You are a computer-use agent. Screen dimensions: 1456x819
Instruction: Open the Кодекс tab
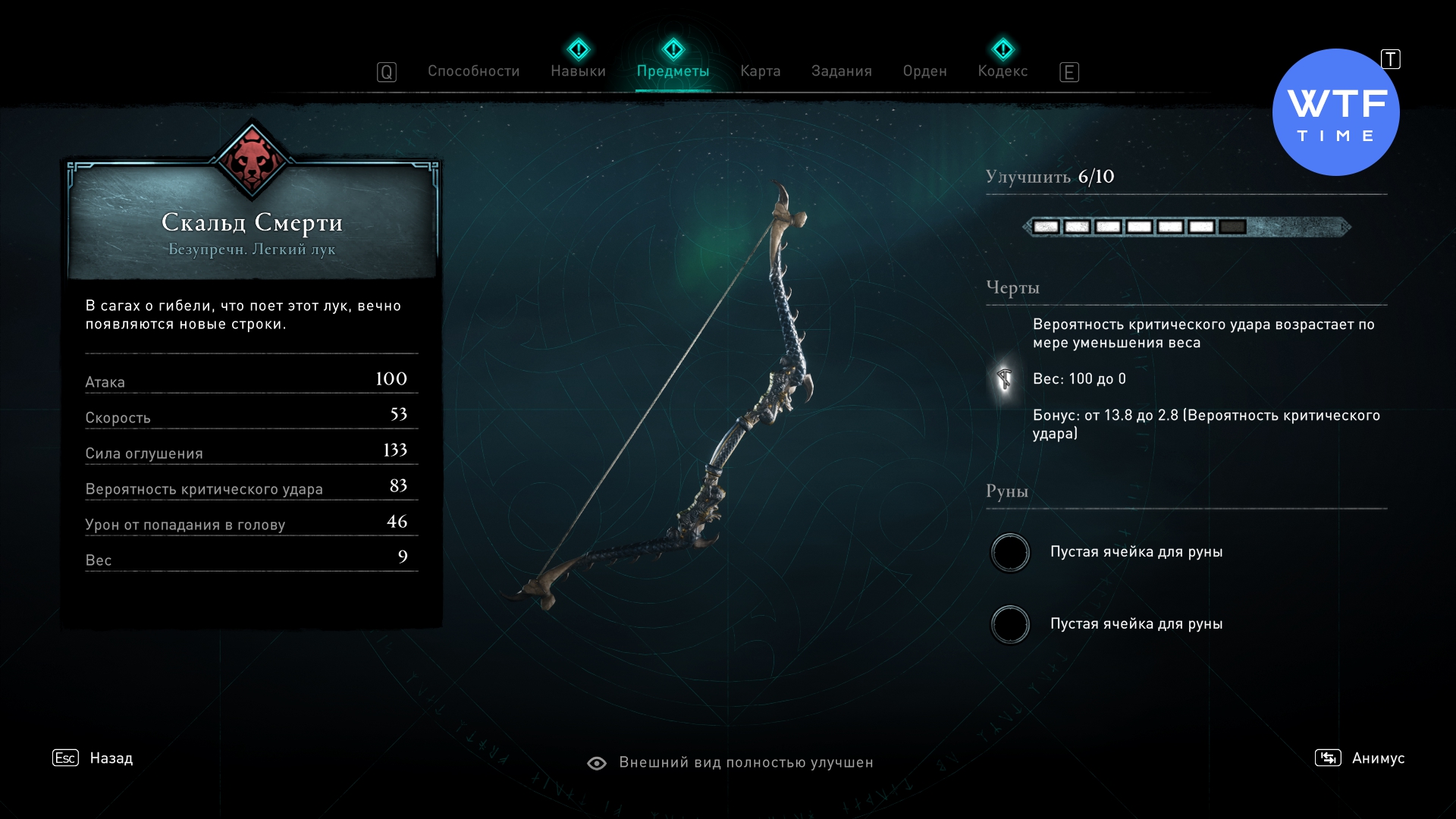(1003, 71)
